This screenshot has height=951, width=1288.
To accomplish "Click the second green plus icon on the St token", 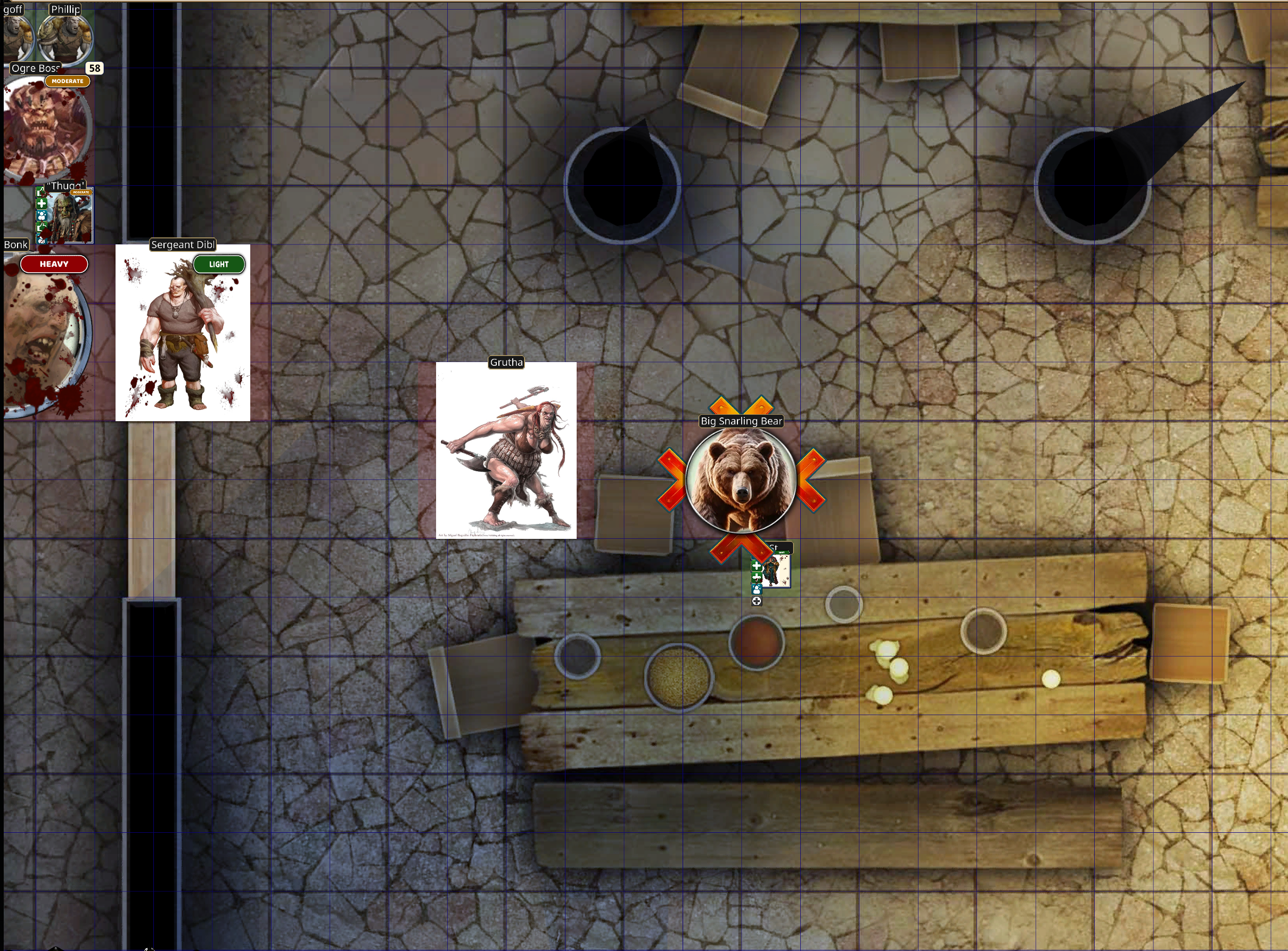I will (757, 577).
